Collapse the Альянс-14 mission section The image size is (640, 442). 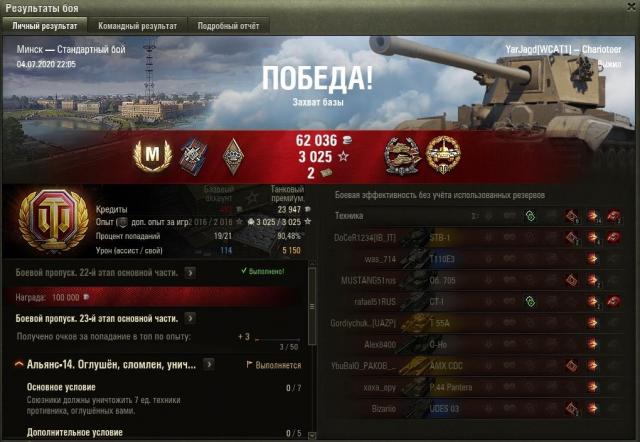pos(20,366)
